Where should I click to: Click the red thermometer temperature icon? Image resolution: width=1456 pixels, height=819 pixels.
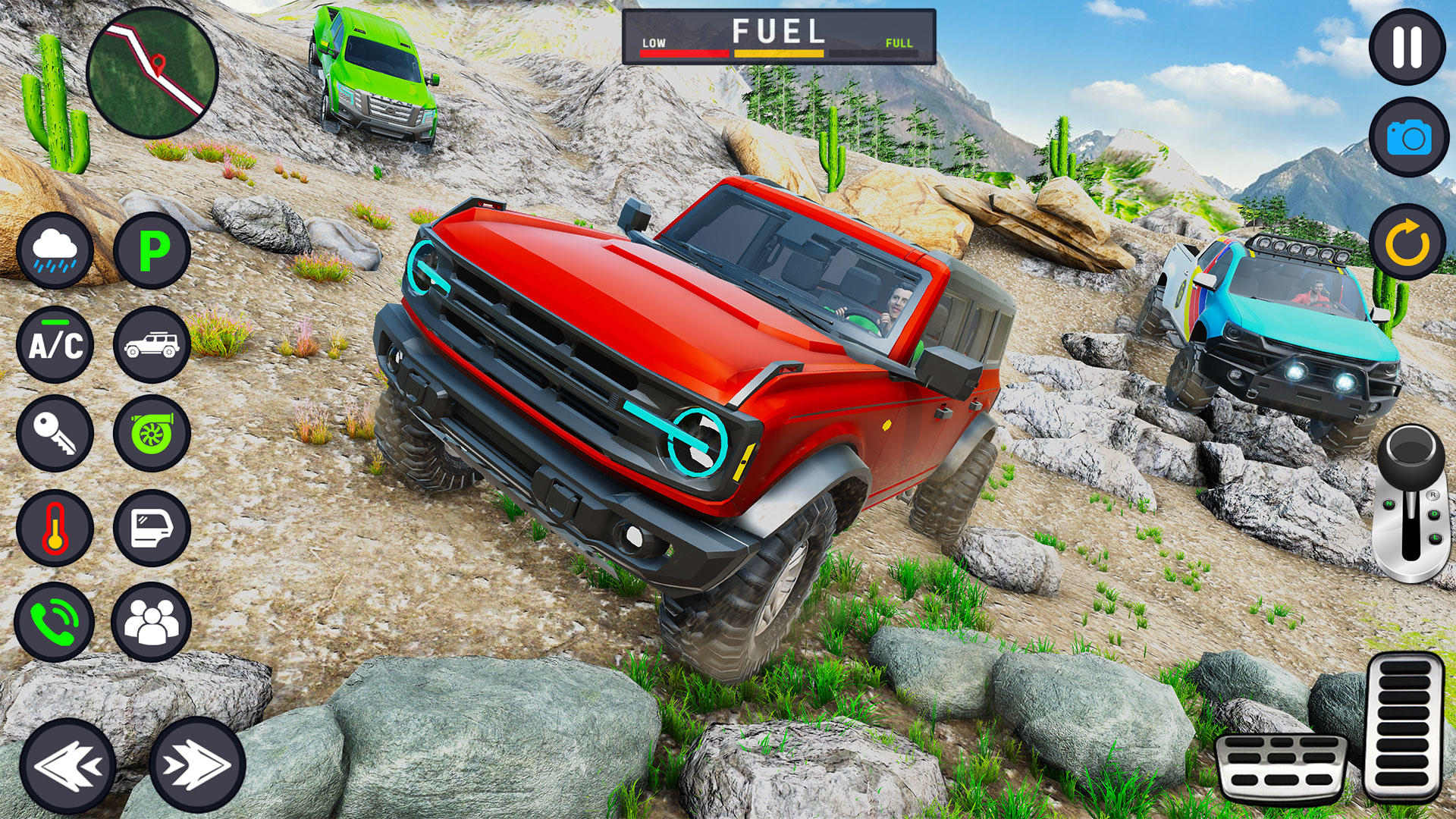55,528
